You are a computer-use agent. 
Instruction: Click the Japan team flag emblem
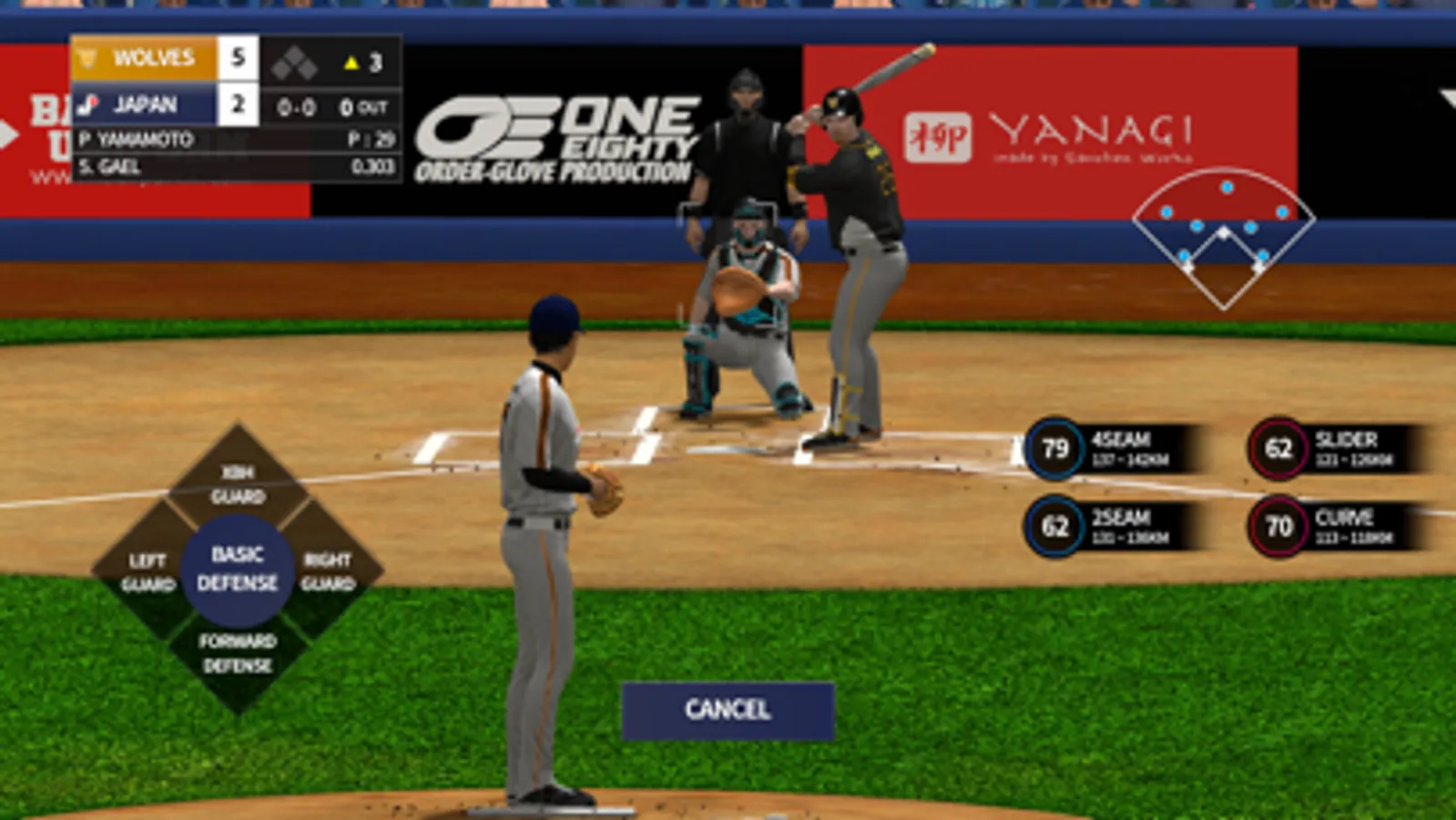pos(88,103)
